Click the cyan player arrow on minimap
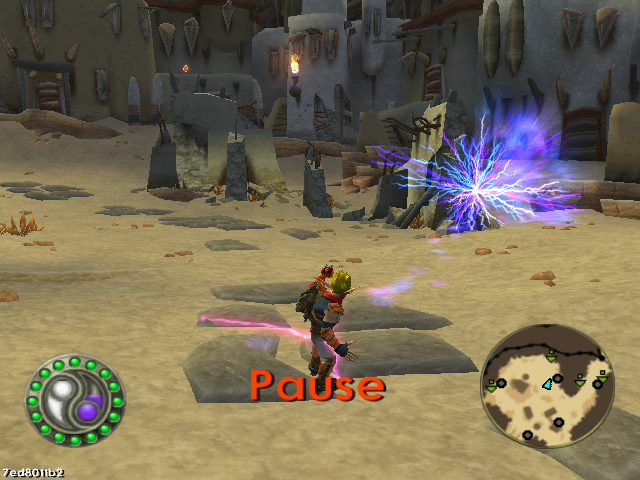The width and height of the screenshot is (640, 480). point(548,384)
